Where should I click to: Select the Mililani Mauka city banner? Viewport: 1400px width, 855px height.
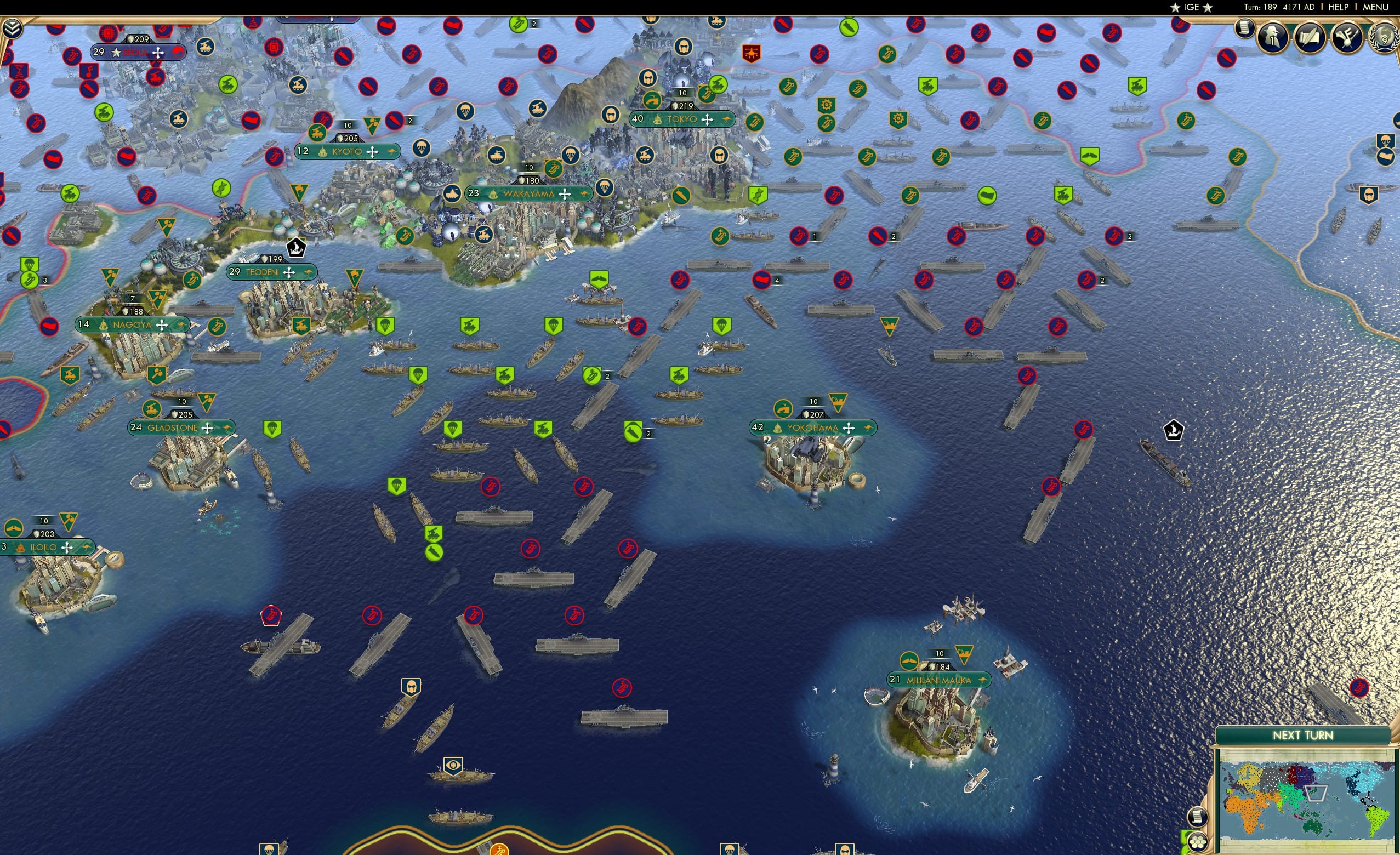pos(940,680)
